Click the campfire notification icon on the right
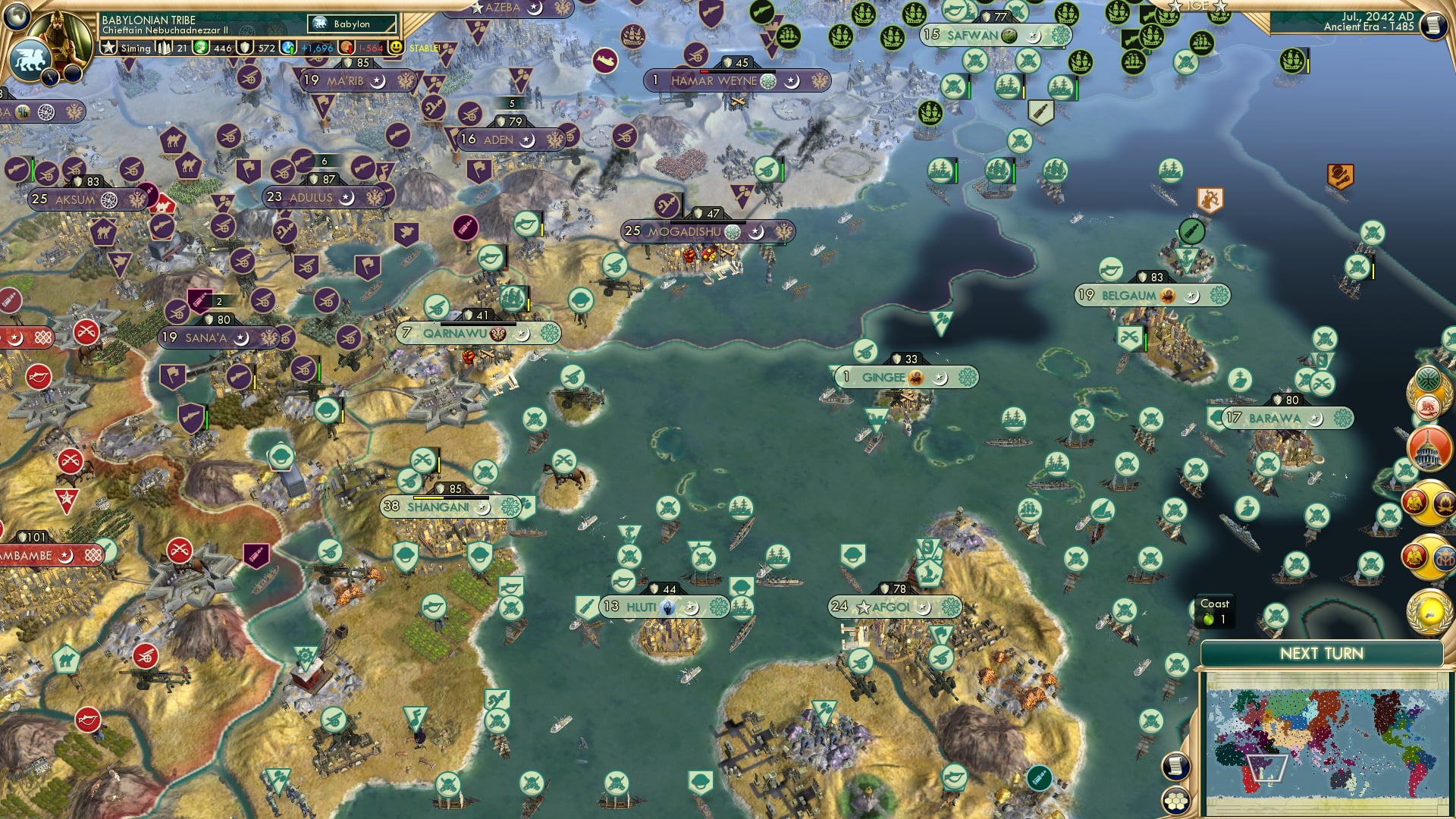The width and height of the screenshot is (1456, 819). coord(1444,504)
